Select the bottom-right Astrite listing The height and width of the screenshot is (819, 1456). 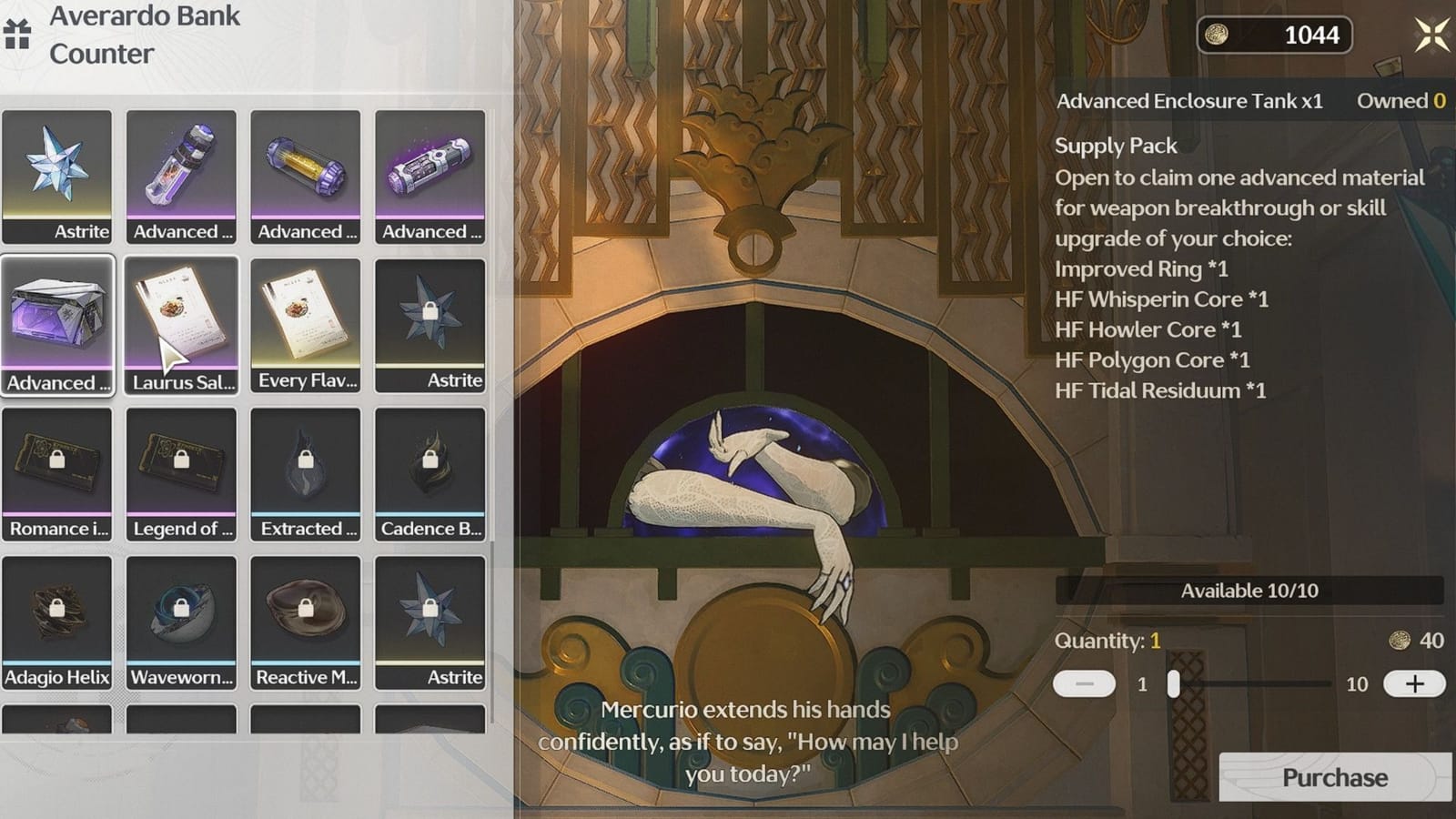click(430, 619)
